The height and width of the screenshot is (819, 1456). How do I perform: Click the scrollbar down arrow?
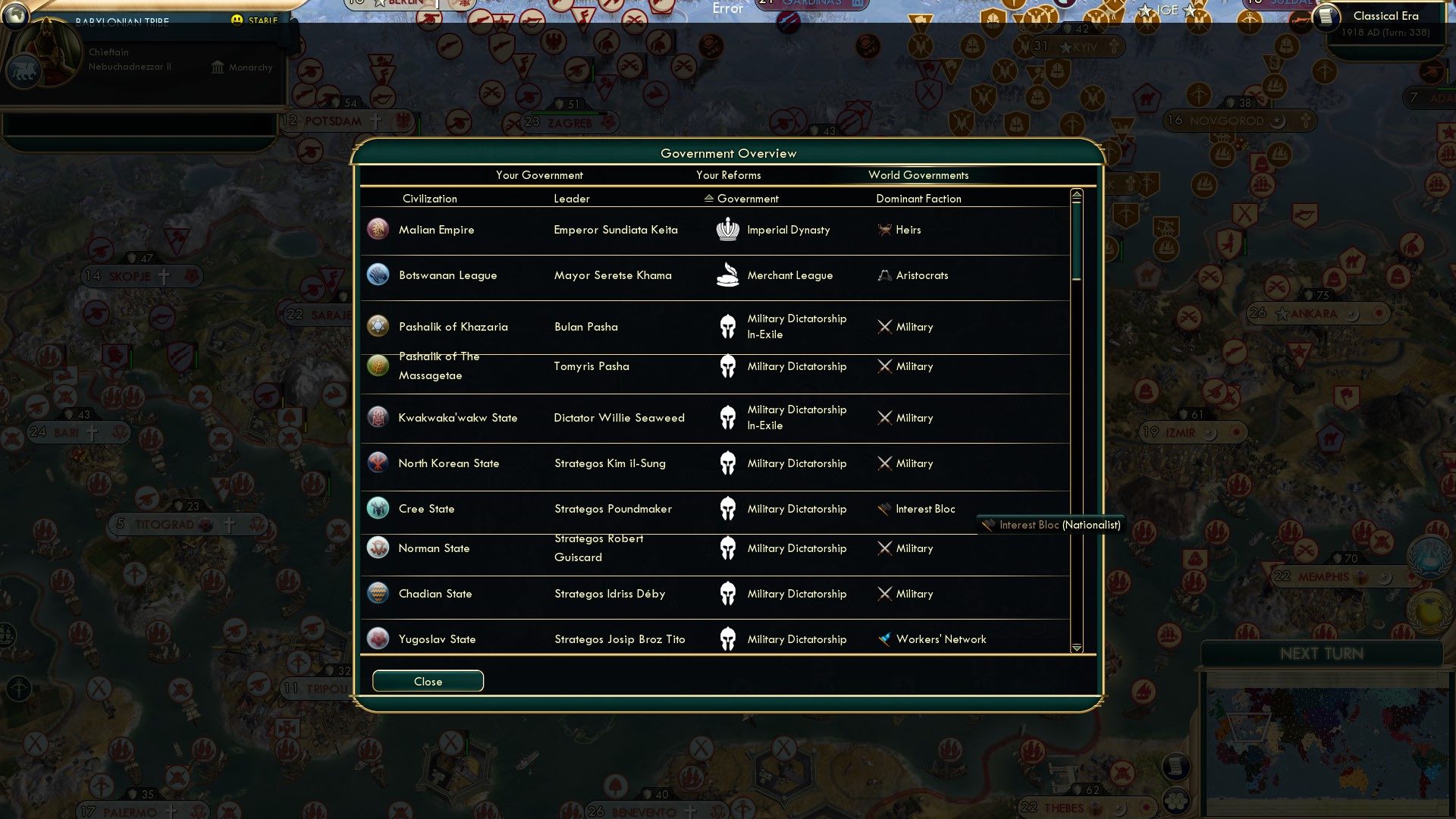tap(1075, 648)
